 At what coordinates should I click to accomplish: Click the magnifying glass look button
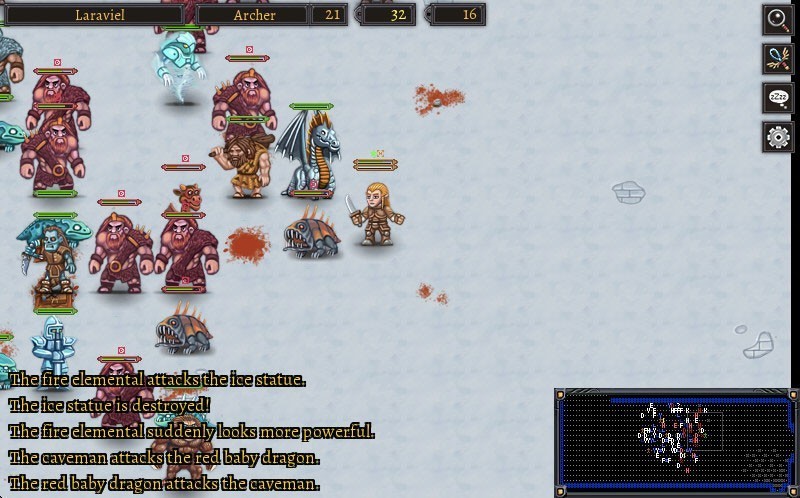[777, 18]
